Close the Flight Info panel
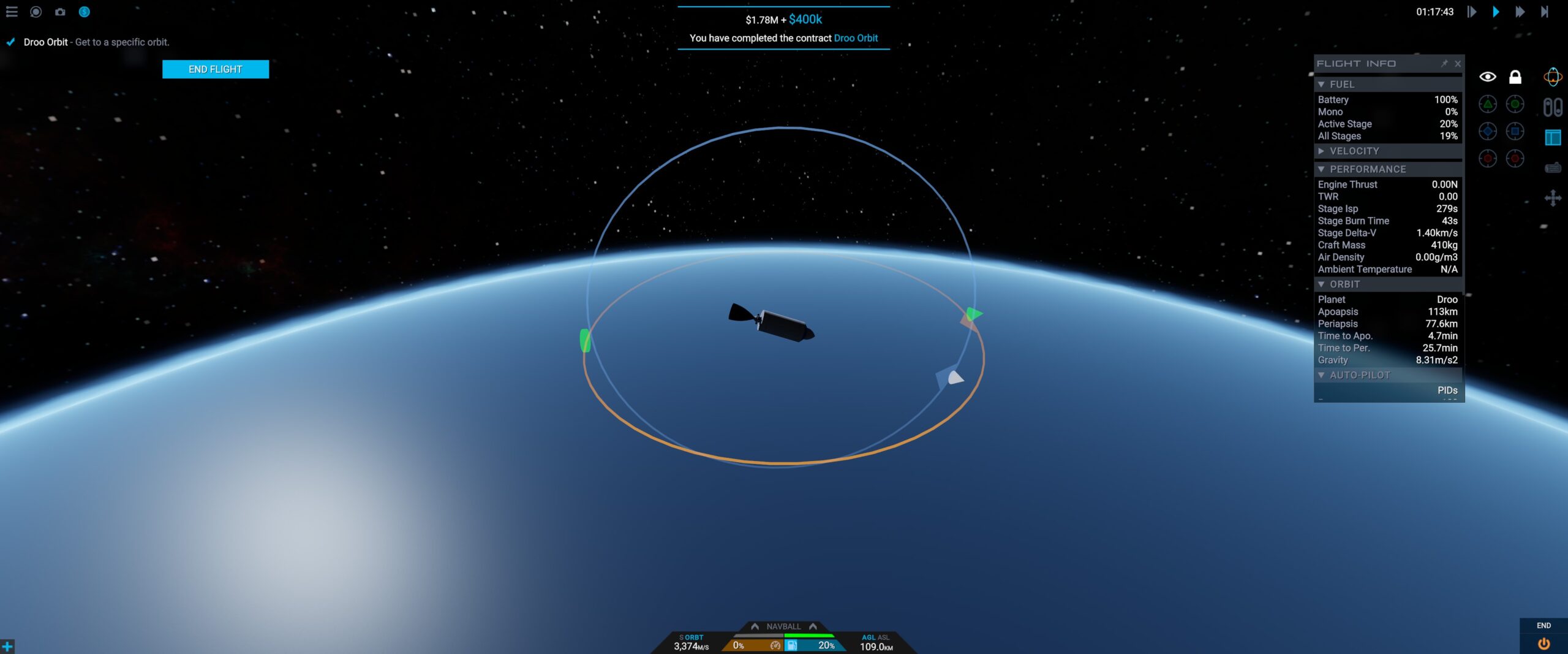This screenshot has width=1568, height=654. pos(1458,64)
